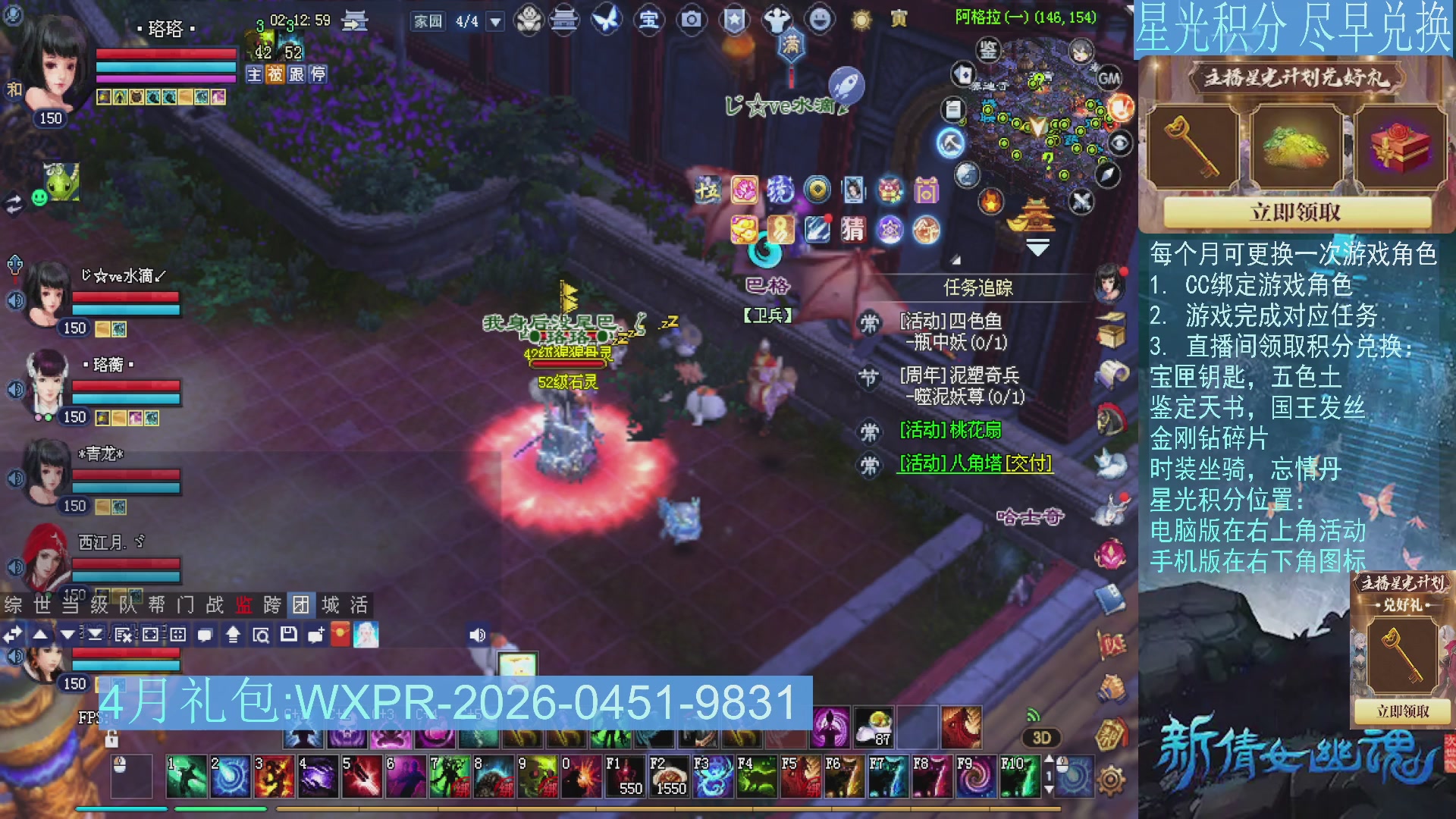Open the 4/4 dropdown next to 家园

tap(494, 22)
